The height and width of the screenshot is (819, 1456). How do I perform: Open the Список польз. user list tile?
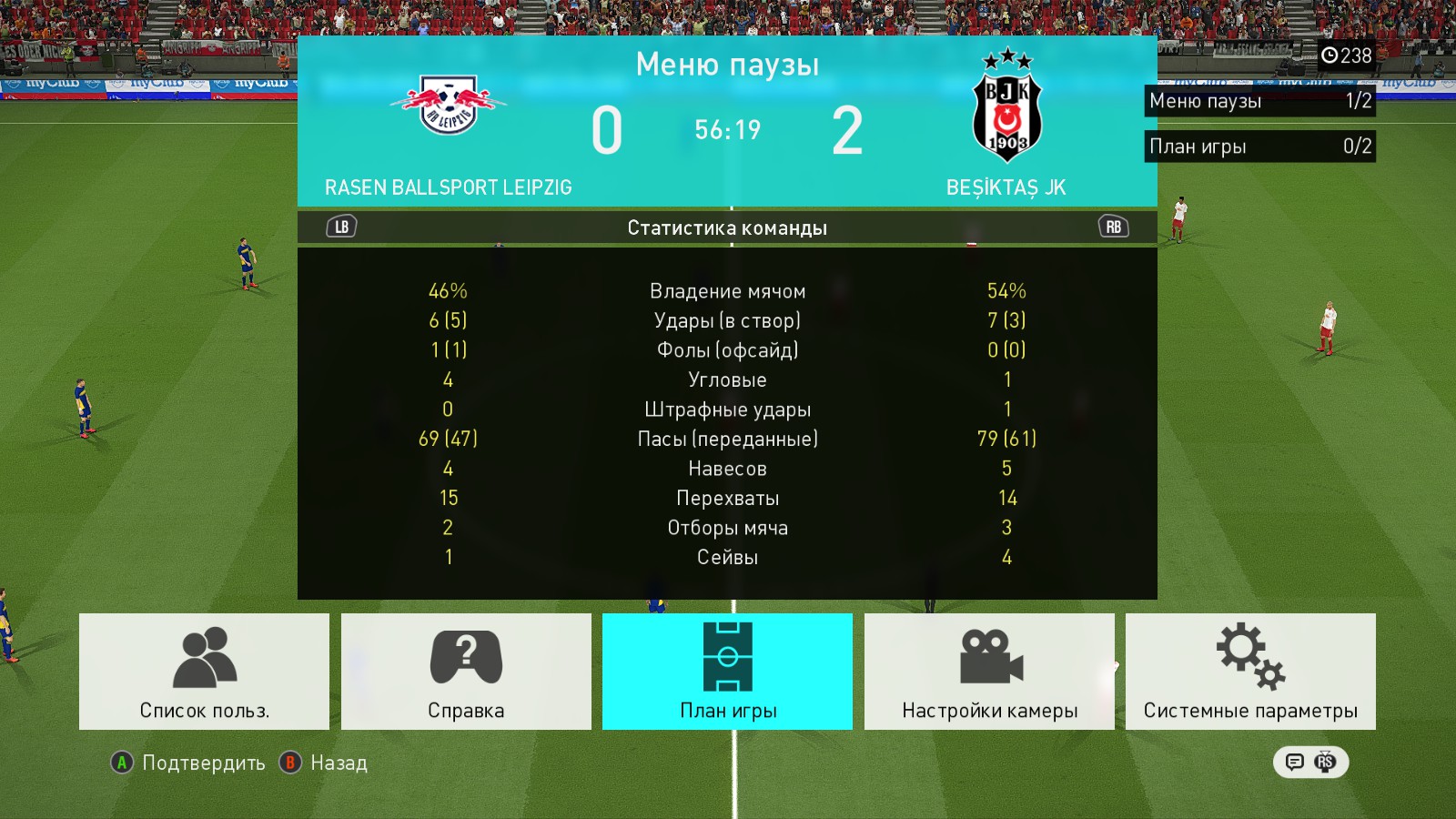click(204, 672)
